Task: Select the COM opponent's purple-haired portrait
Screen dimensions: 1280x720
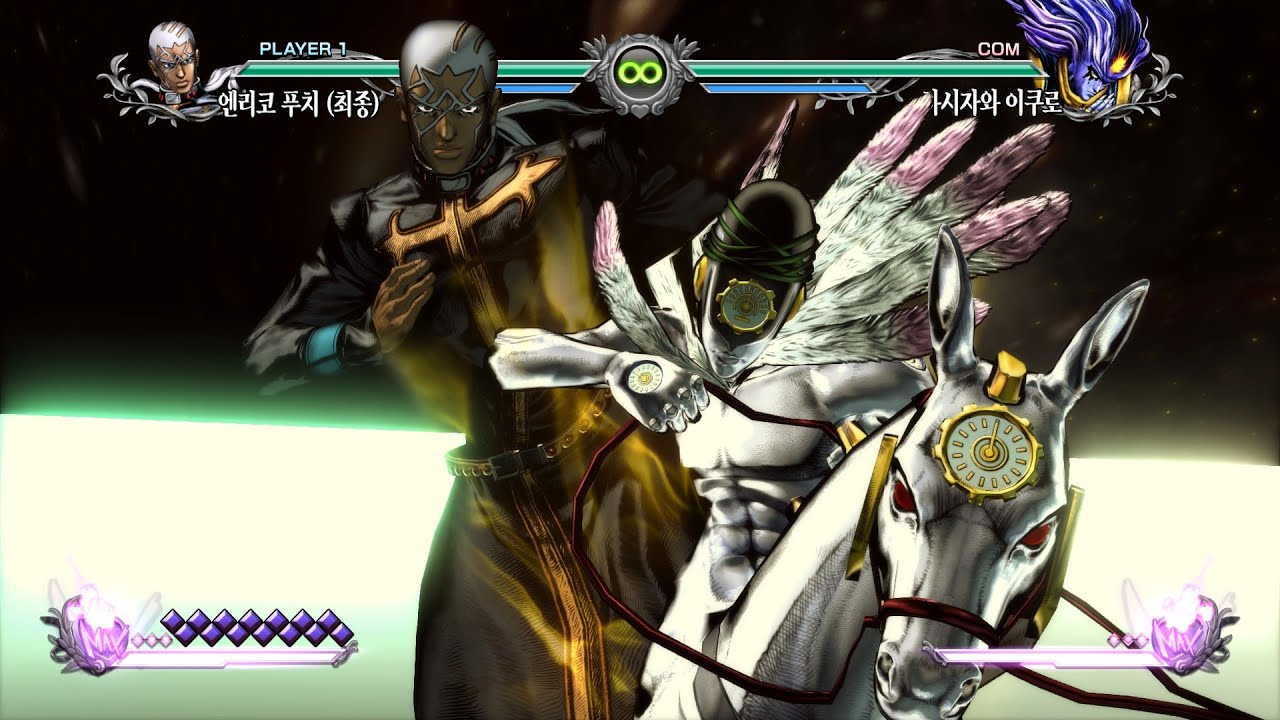Action: (x=1095, y=56)
